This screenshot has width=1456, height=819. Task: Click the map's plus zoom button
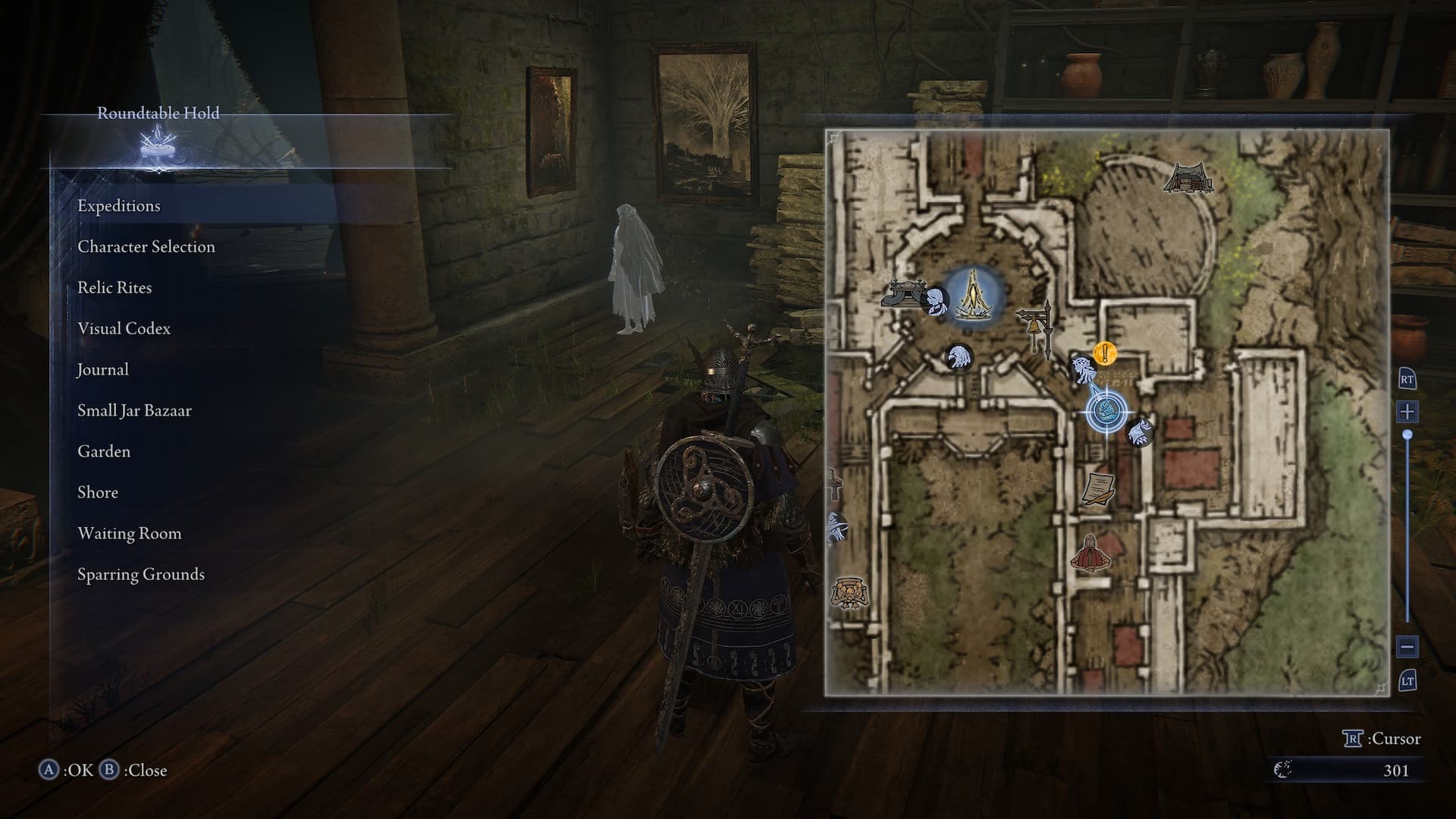1407,413
